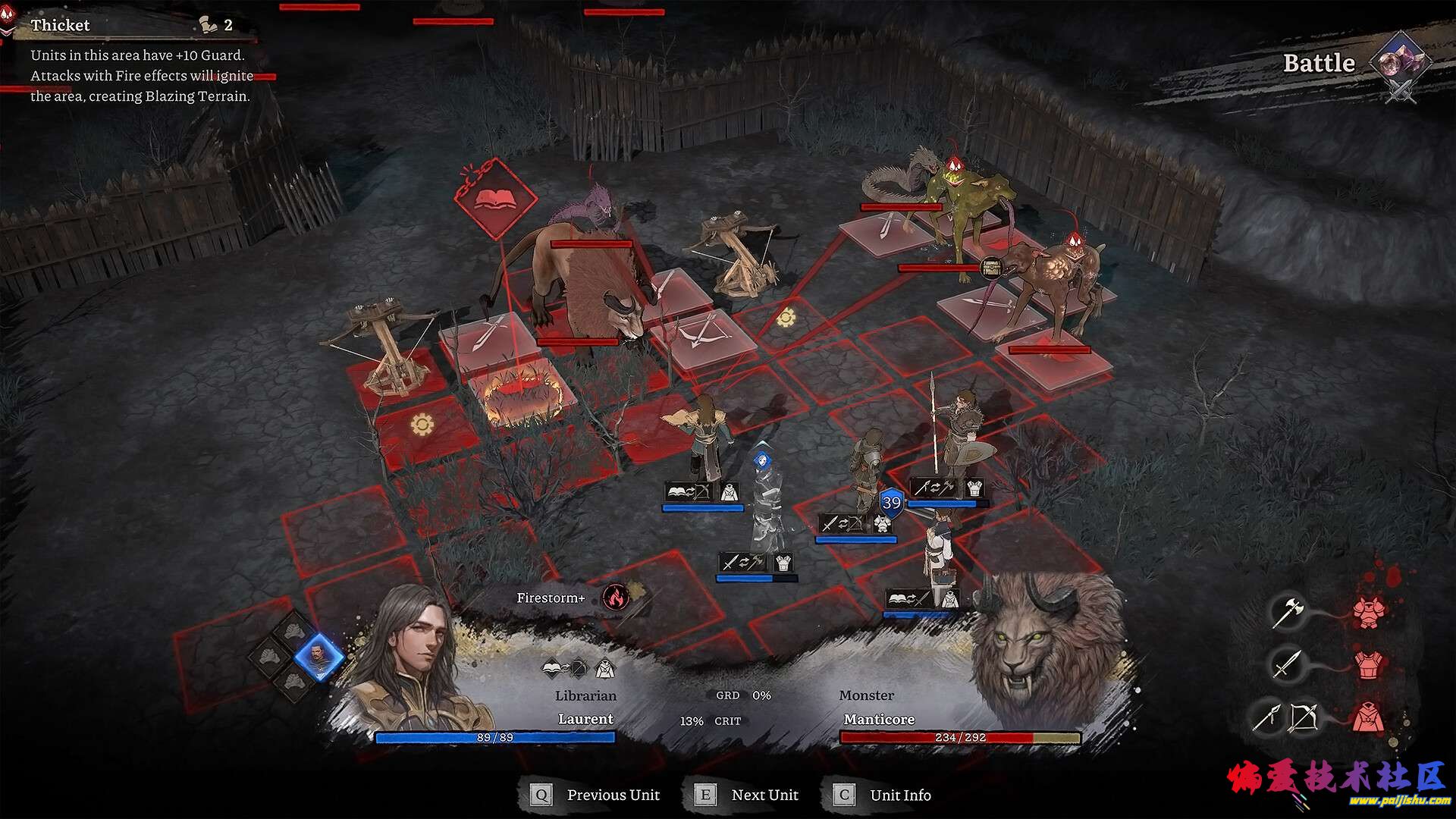Select the Thicket terrain info header

click(x=61, y=25)
